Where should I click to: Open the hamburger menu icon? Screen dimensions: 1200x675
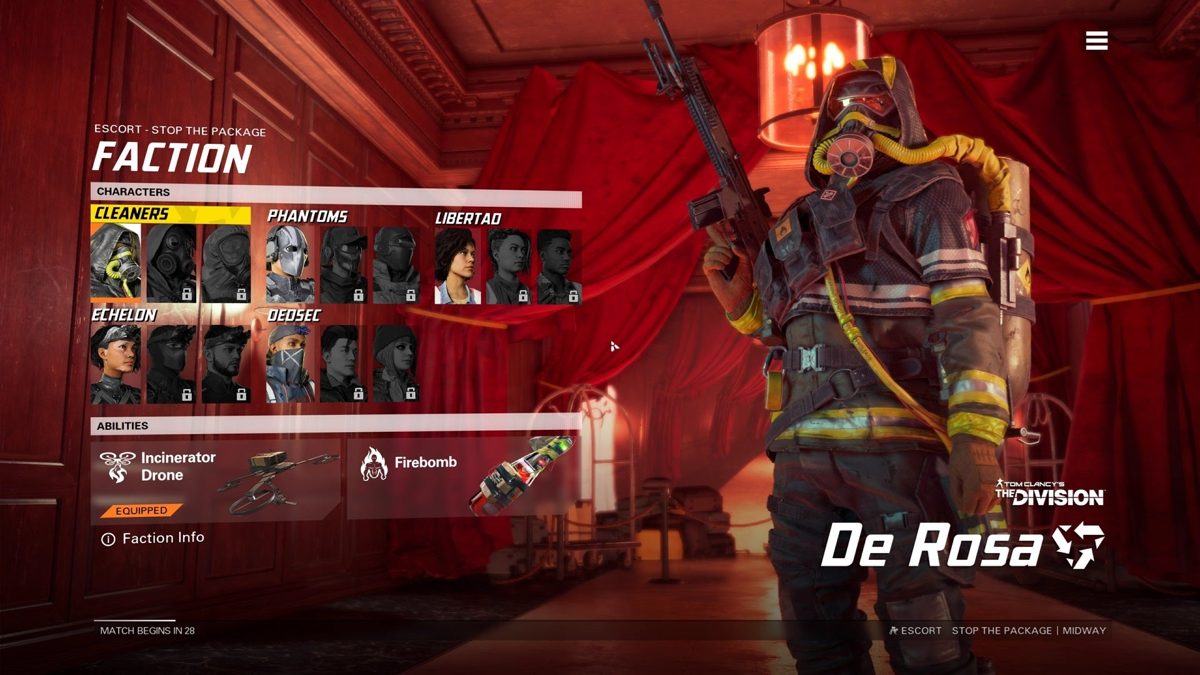click(1096, 40)
